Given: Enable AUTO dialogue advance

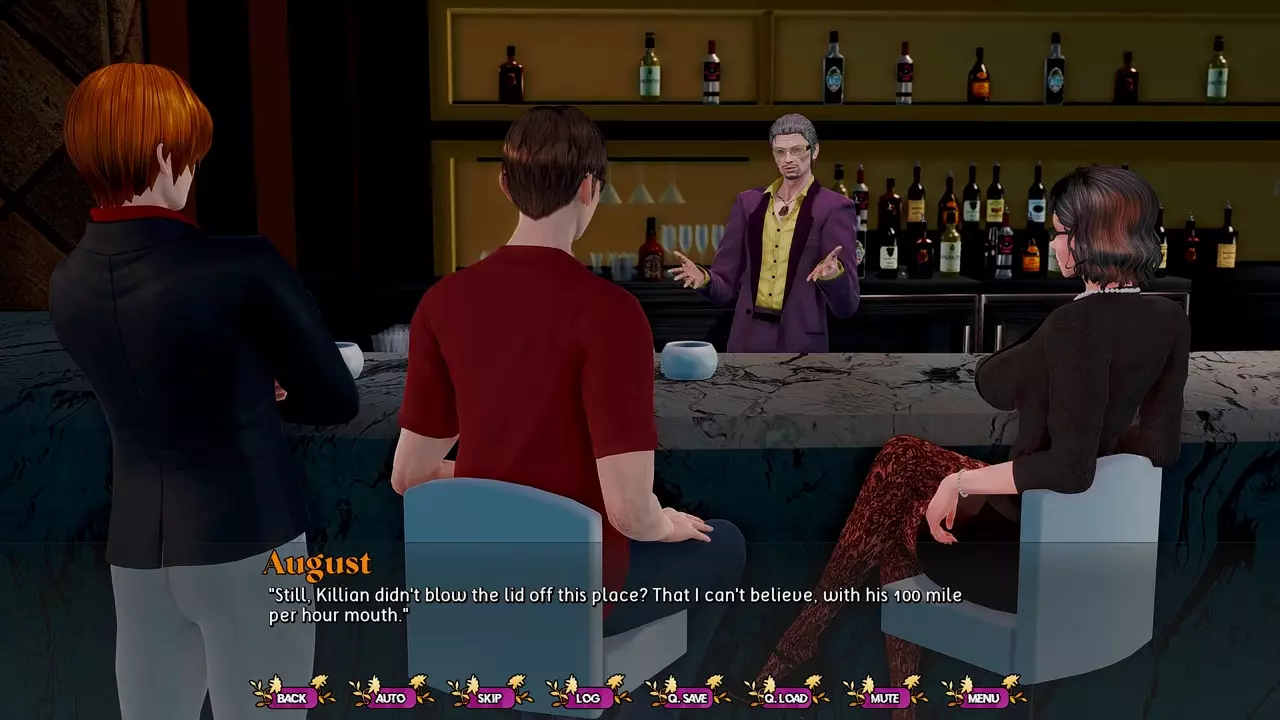Looking at the screenshot, I should tap(390, 697).
